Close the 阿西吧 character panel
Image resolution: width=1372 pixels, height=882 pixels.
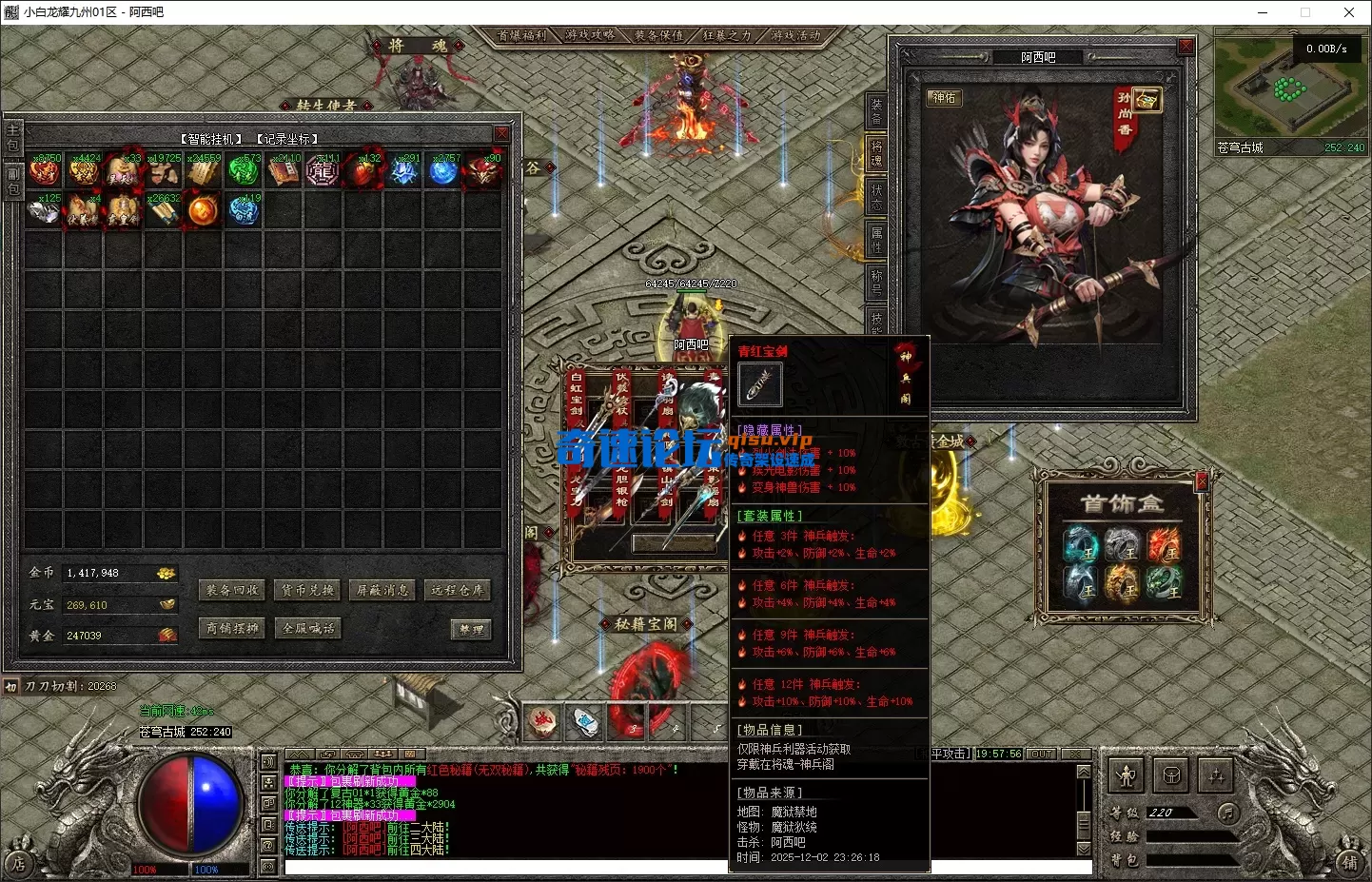(x=1186, y=46)
